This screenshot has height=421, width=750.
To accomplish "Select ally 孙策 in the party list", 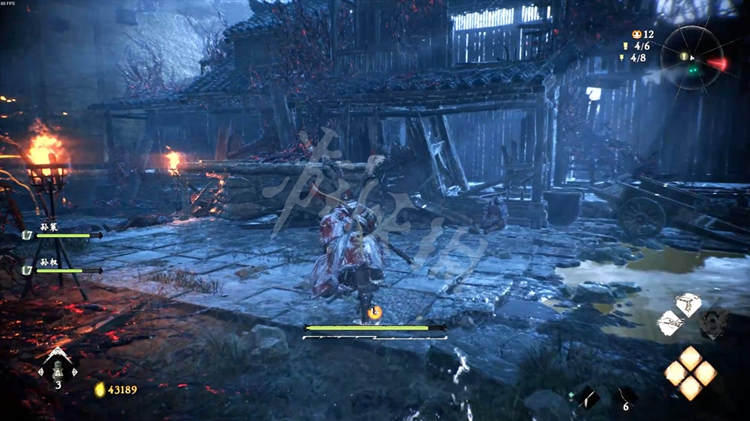I will [50, 229].
